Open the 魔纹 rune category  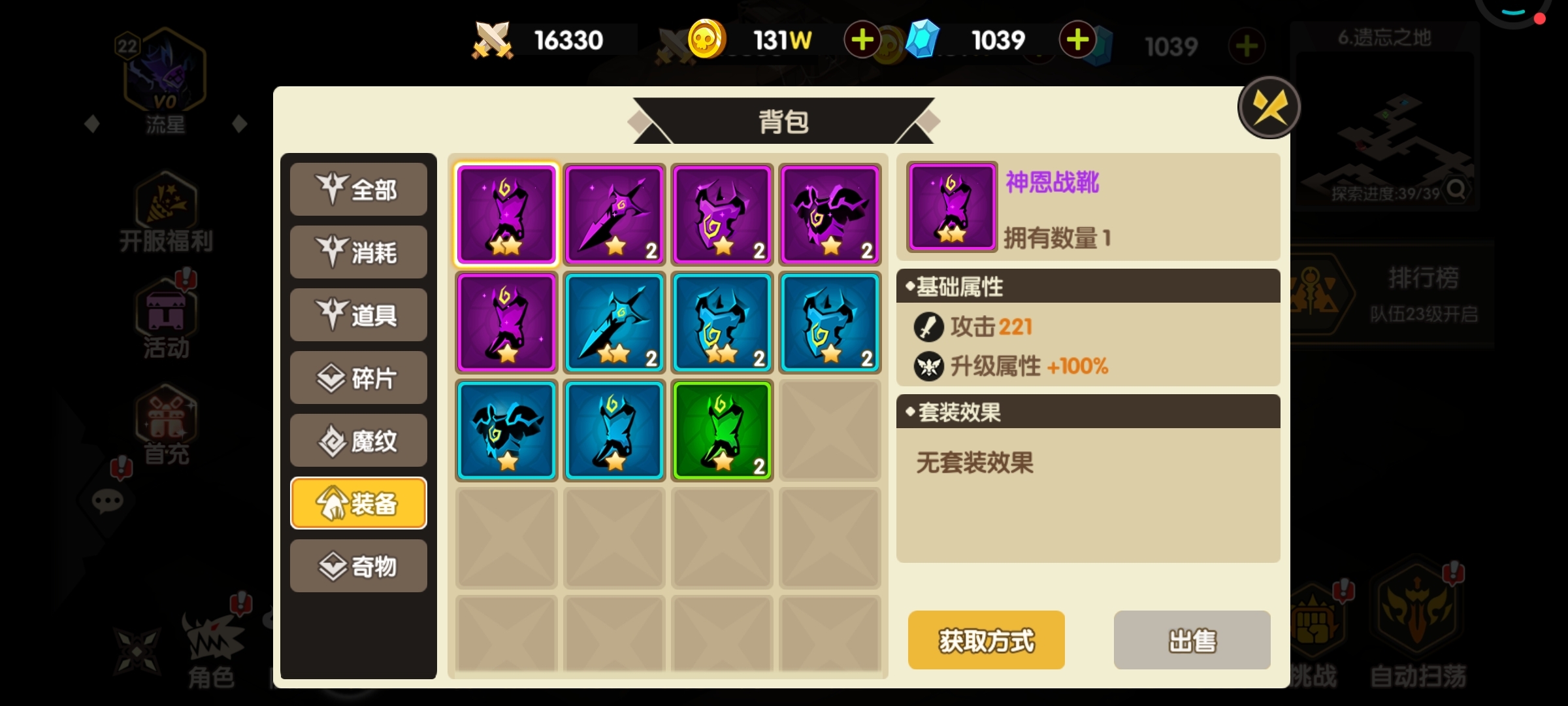click(x=358, y=441)
